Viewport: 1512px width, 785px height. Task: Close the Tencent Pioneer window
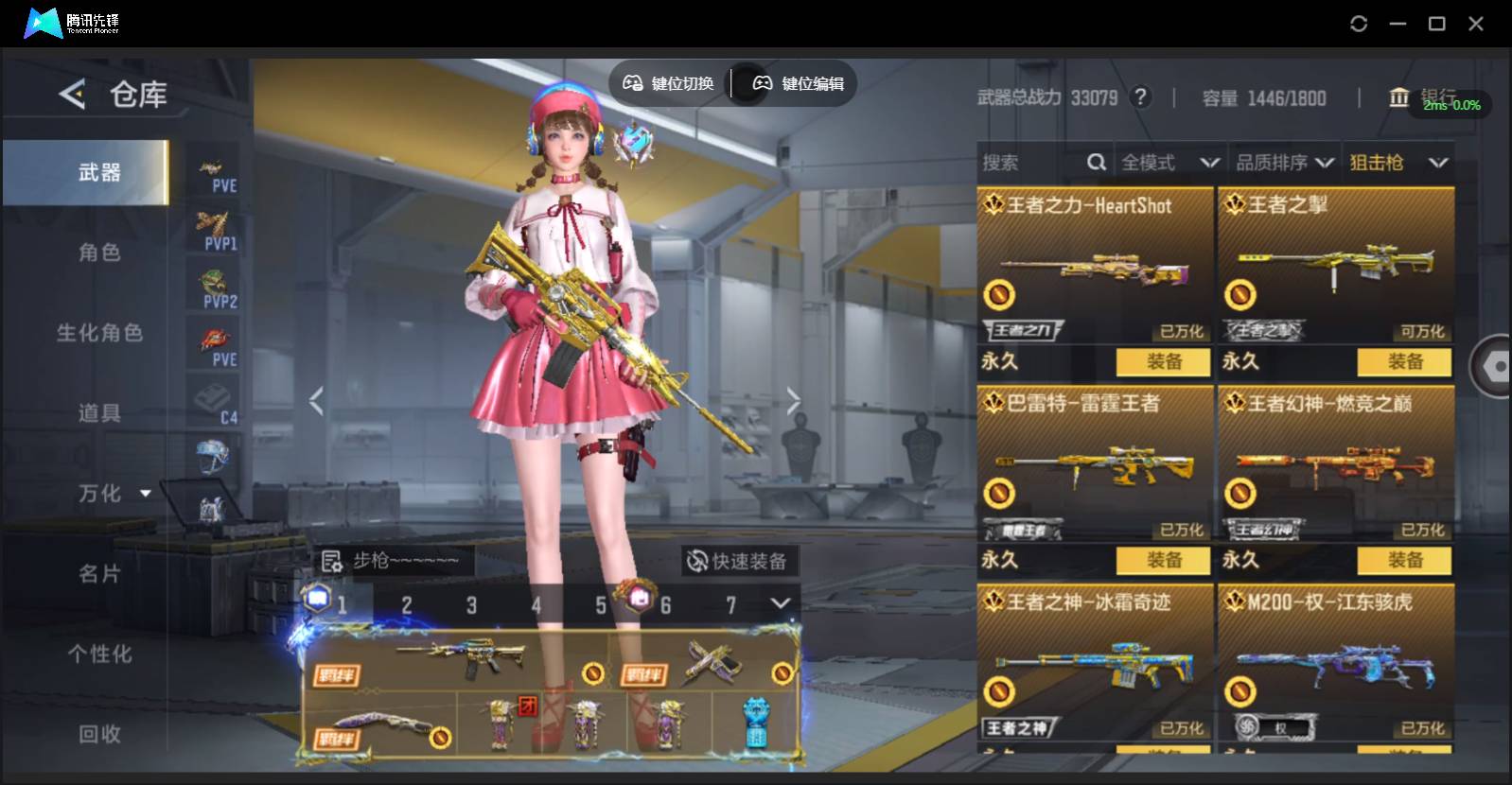tap(1475, 24)
